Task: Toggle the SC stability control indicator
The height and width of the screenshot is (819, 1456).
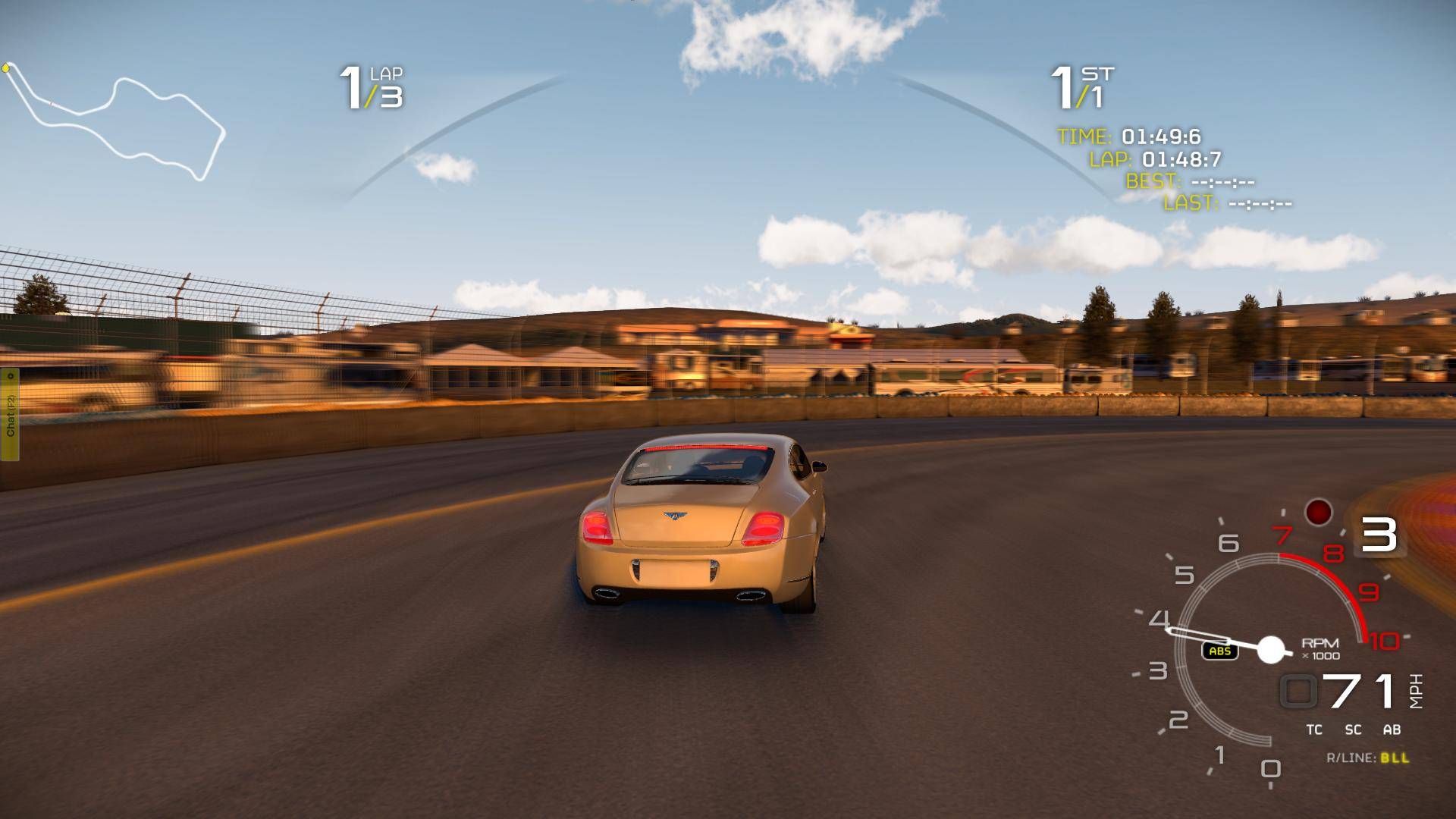Action: (x=1353, y=730)
